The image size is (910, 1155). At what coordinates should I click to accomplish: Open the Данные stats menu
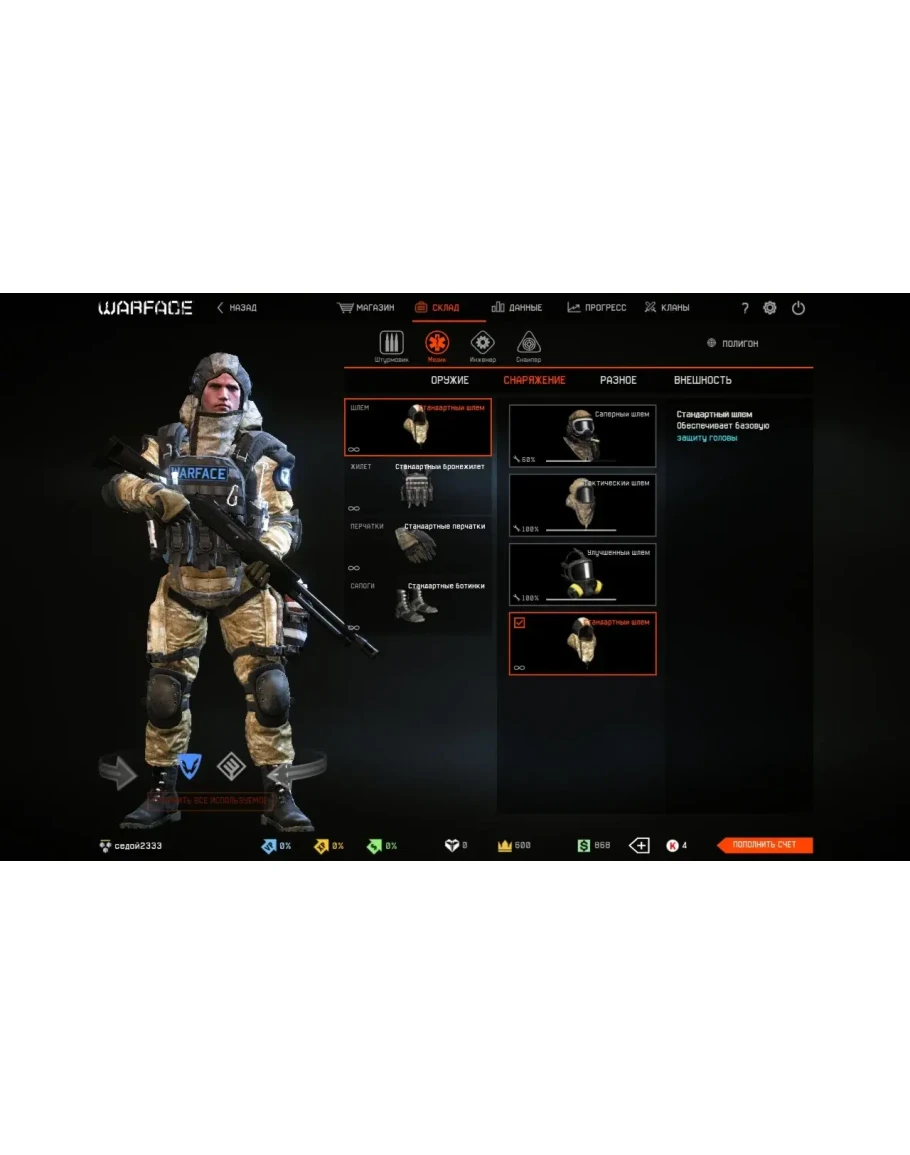coord(517,308)
